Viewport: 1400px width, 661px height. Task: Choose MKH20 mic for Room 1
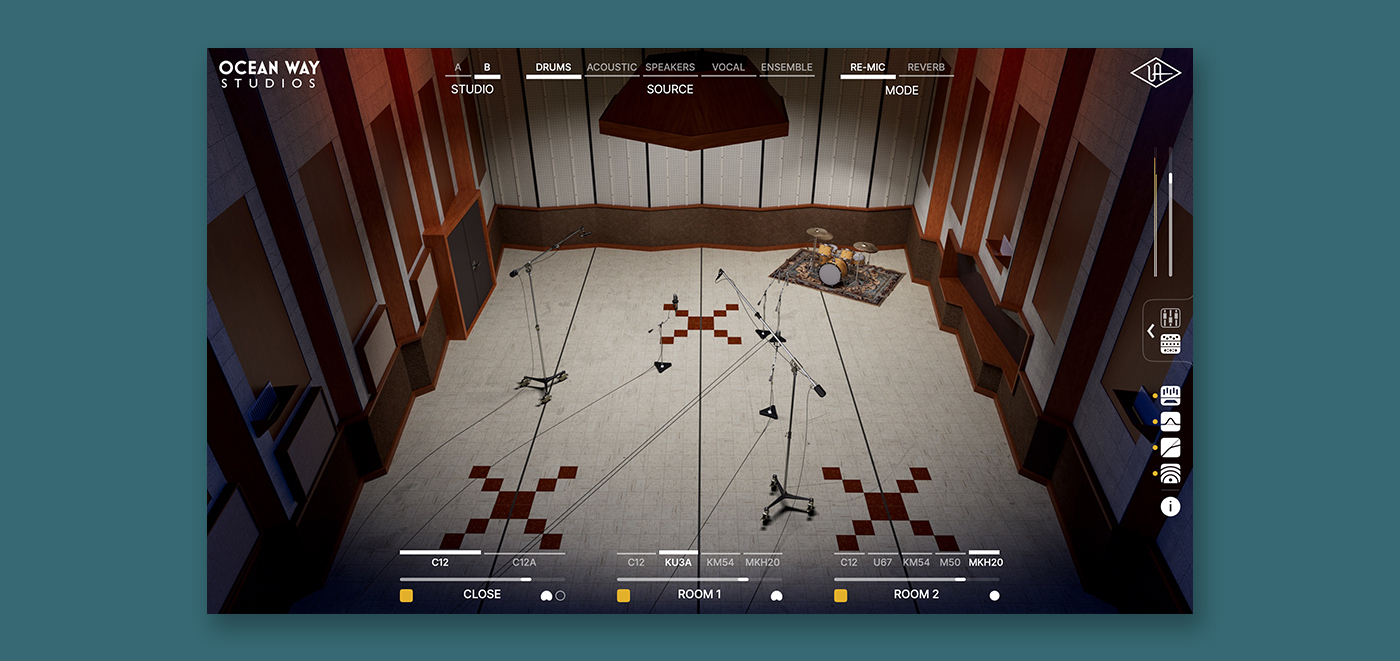pyautogui.click(x=762, y=562)
